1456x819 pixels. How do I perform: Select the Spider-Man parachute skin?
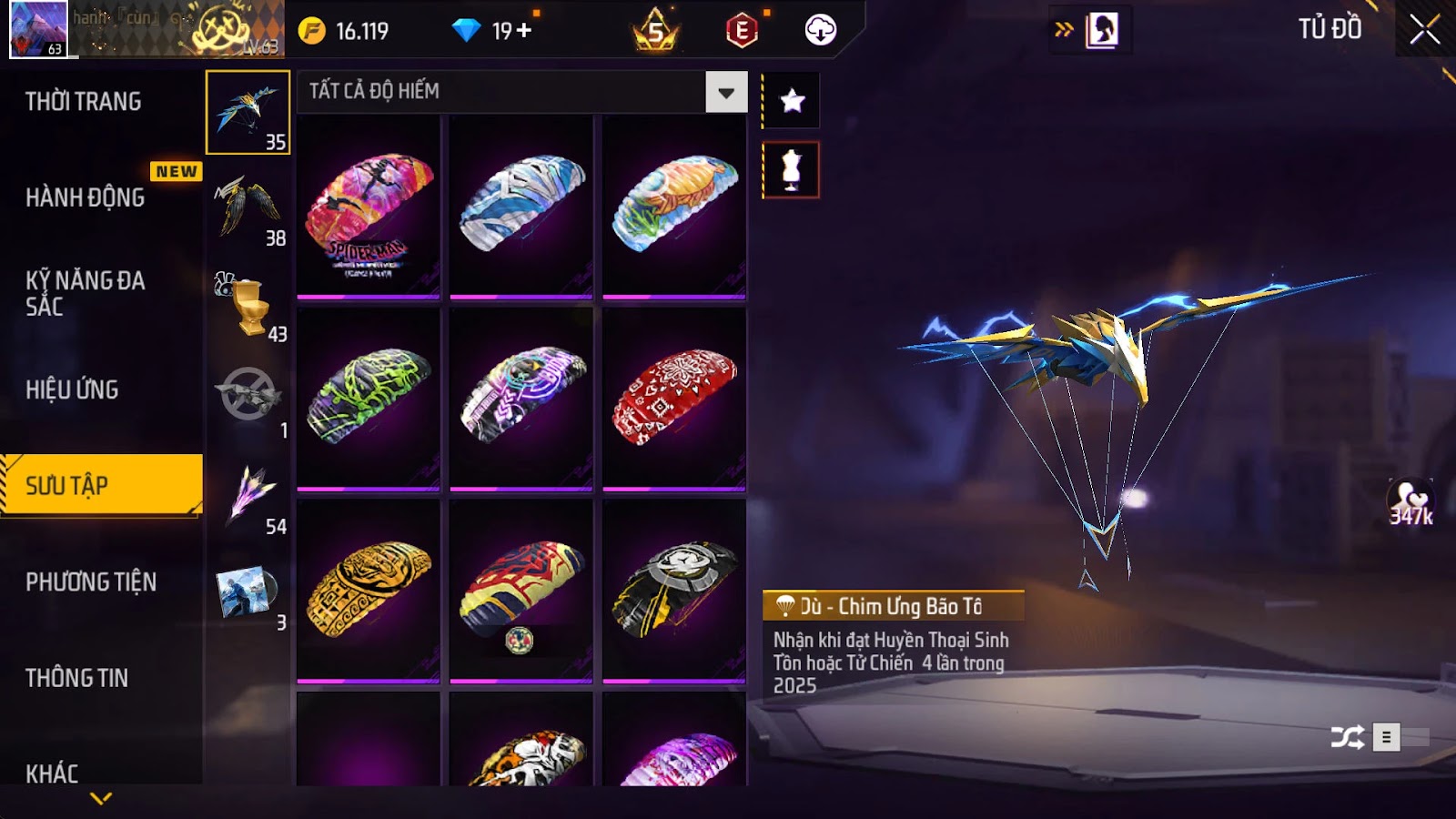tap(369, 207)
